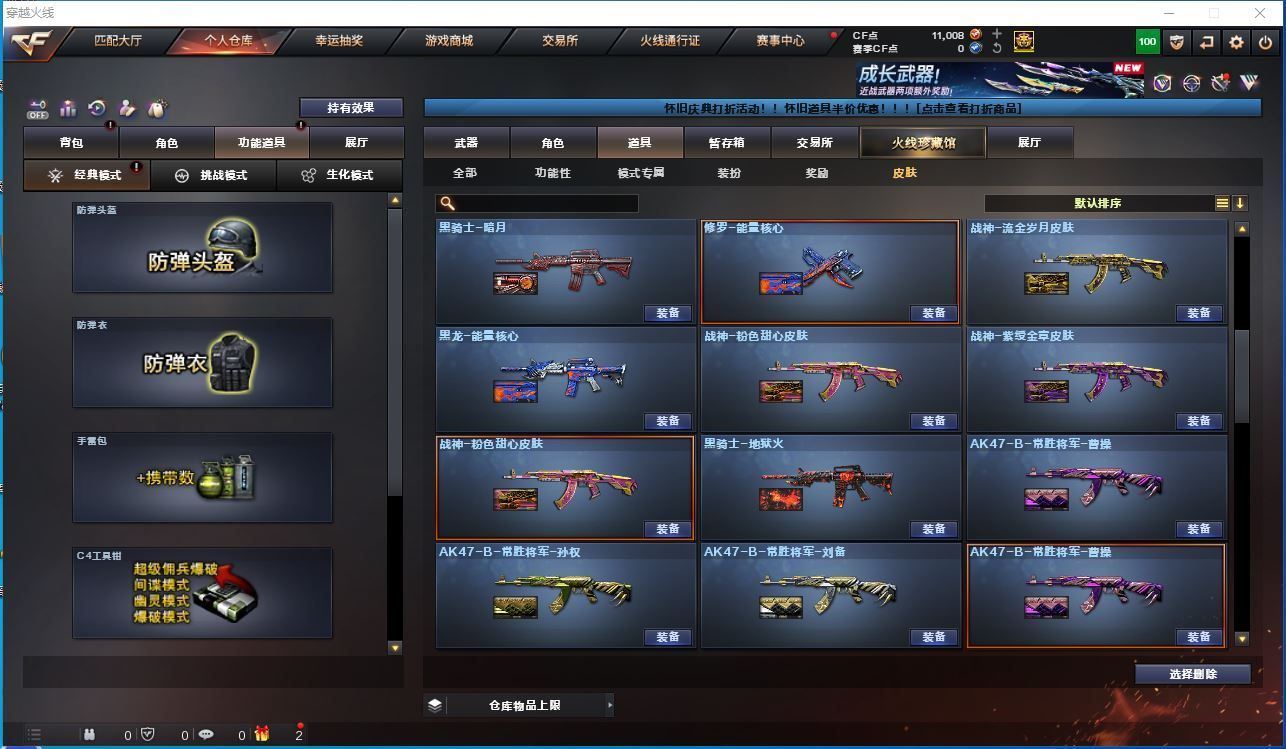Select the 防弹头盔 helmet slot
Viewport: 1286px width, 749px height.
(202, 248)
